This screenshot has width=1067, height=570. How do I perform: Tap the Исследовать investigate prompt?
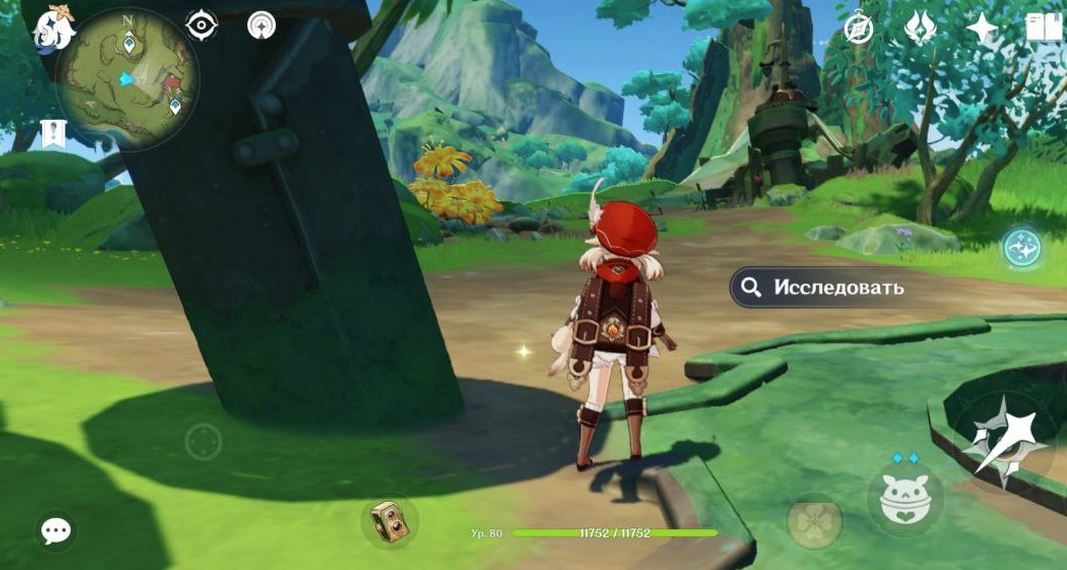(819, 288)
